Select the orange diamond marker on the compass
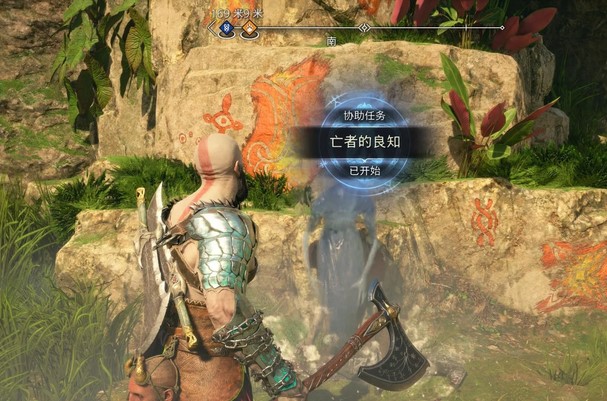Image resolution: width=607 pixels, height=401 pixels. pyautogui.click(x=249, y=30)
